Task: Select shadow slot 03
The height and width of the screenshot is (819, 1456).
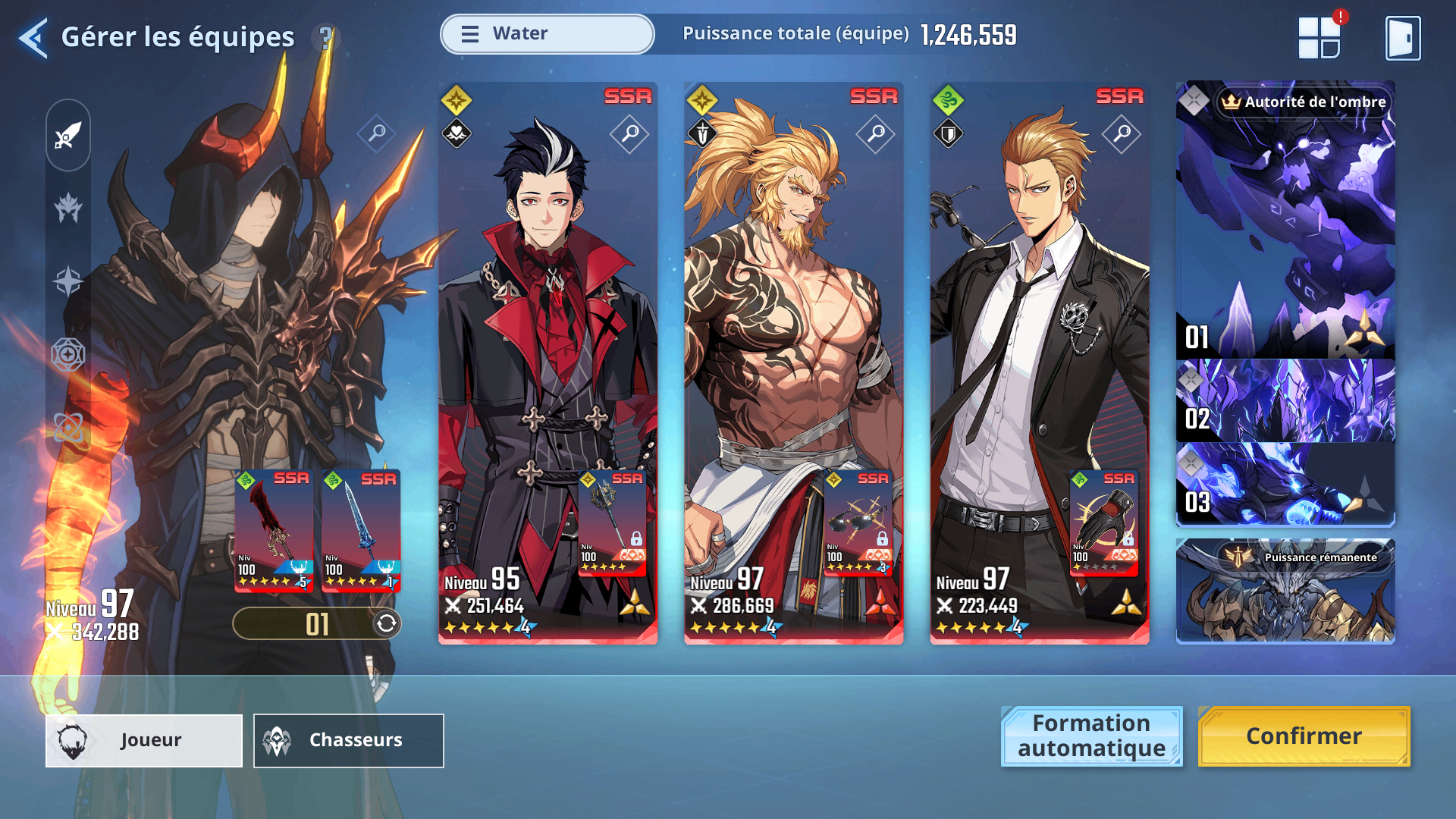Action: pos(1285,484)
